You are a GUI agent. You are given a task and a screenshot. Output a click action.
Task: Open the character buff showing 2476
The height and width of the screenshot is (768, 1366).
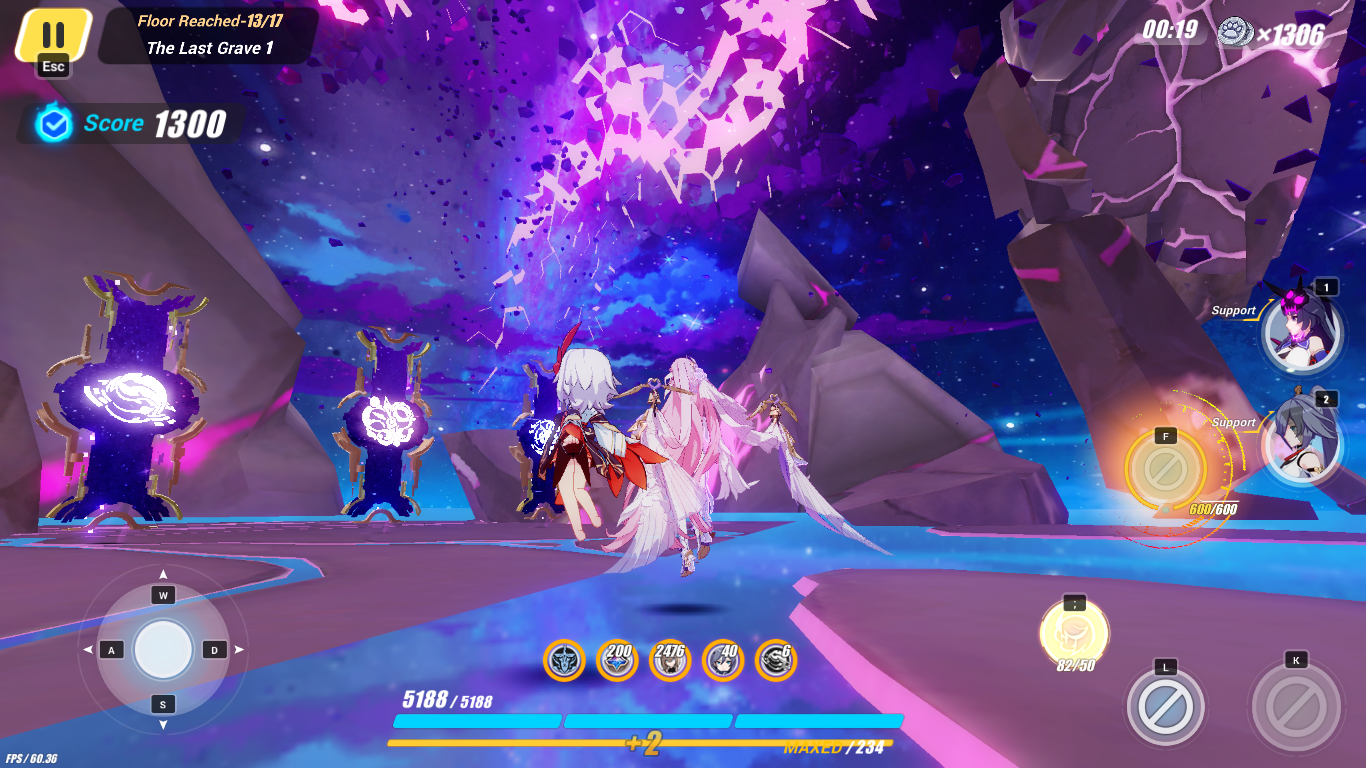pos(672,661)
